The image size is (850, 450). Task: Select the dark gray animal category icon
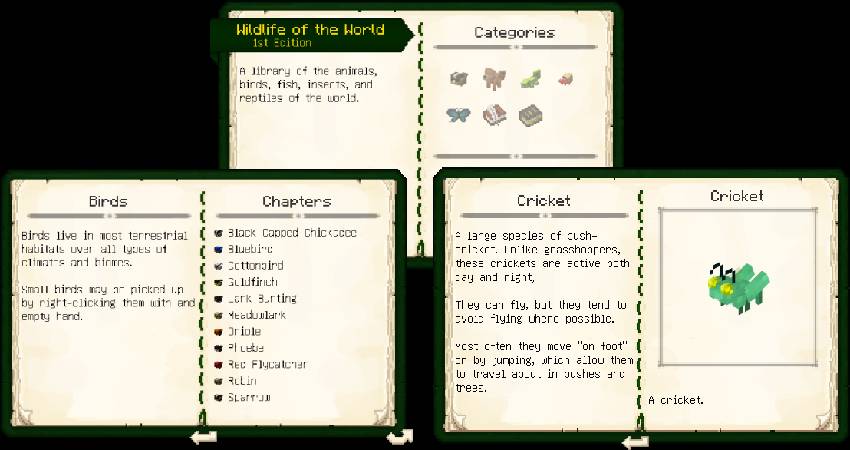459,78
